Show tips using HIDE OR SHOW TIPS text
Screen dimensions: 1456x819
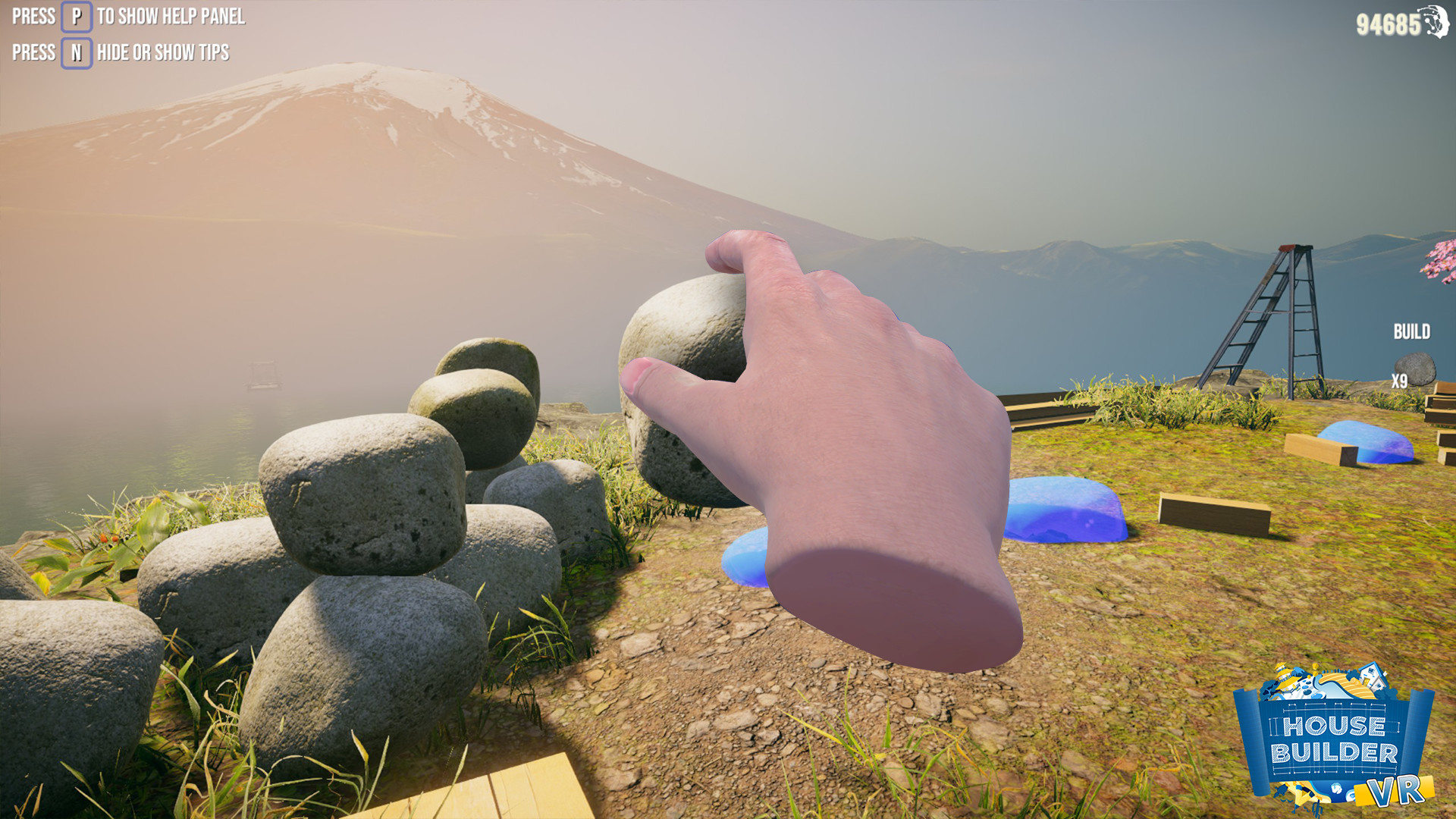[162, 52]
